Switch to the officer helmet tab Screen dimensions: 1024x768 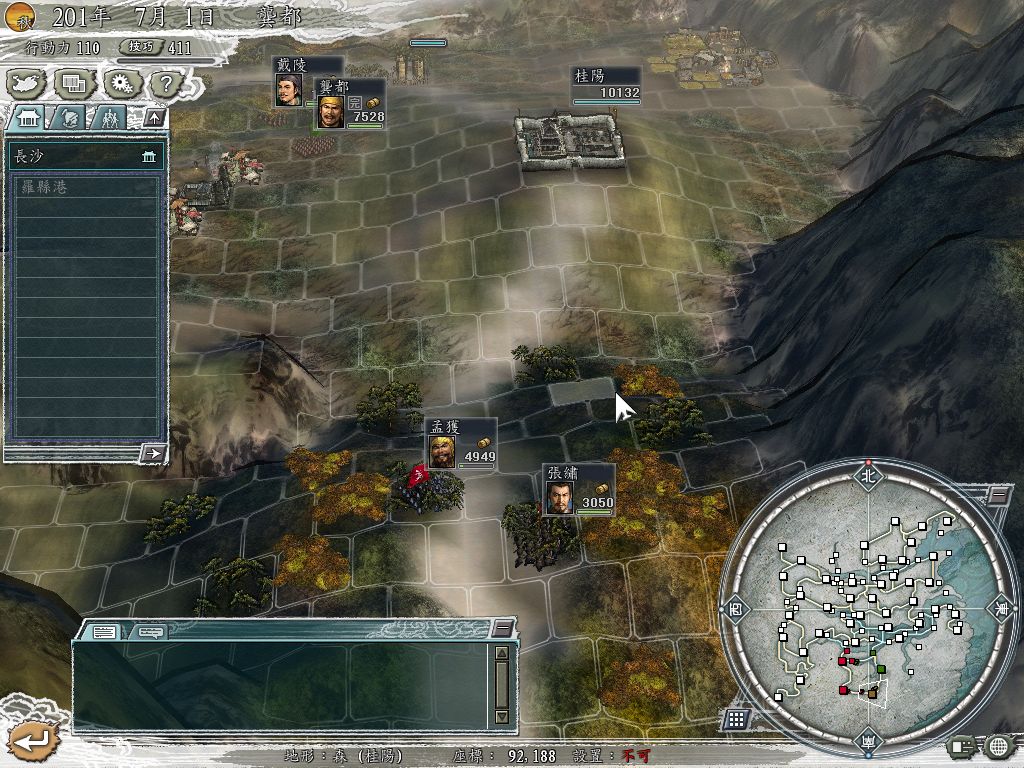pos(69,117)
